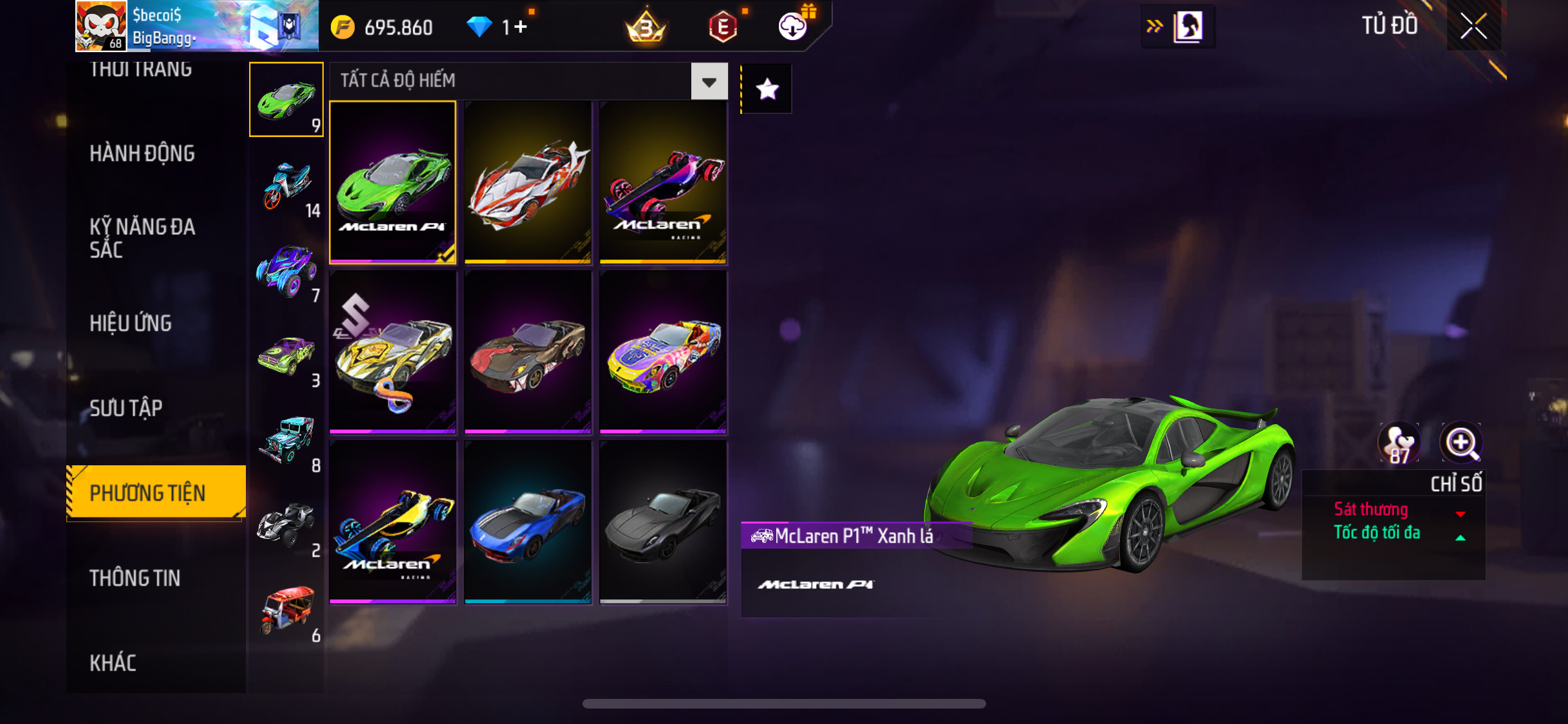Go to the Sưu Tập tab
The height and width of the screenshot is (724, 1568).
pos(126,408)
